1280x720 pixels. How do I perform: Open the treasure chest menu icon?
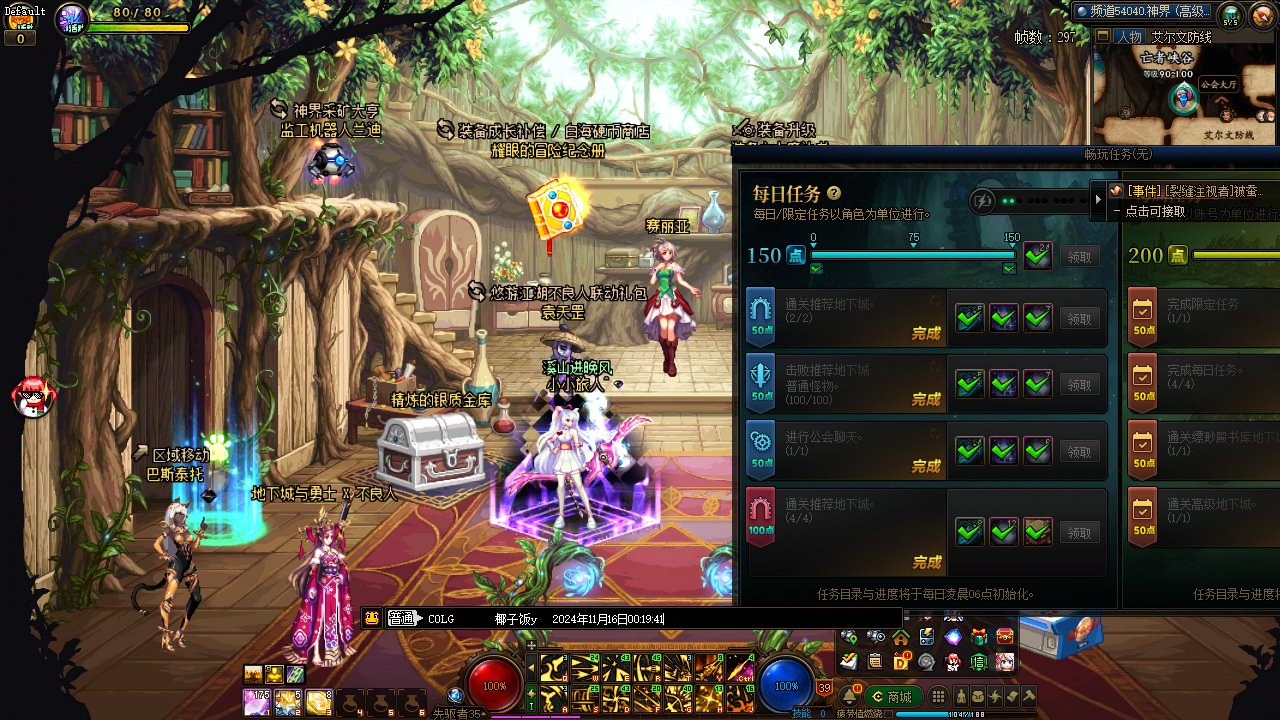point(1004,637)
